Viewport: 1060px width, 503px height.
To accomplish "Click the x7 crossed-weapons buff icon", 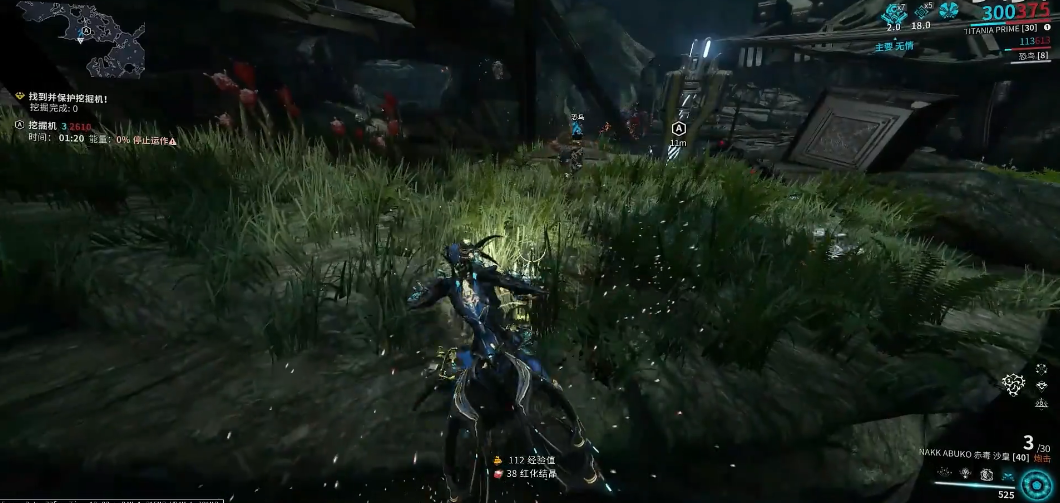I will click(893, 12).
